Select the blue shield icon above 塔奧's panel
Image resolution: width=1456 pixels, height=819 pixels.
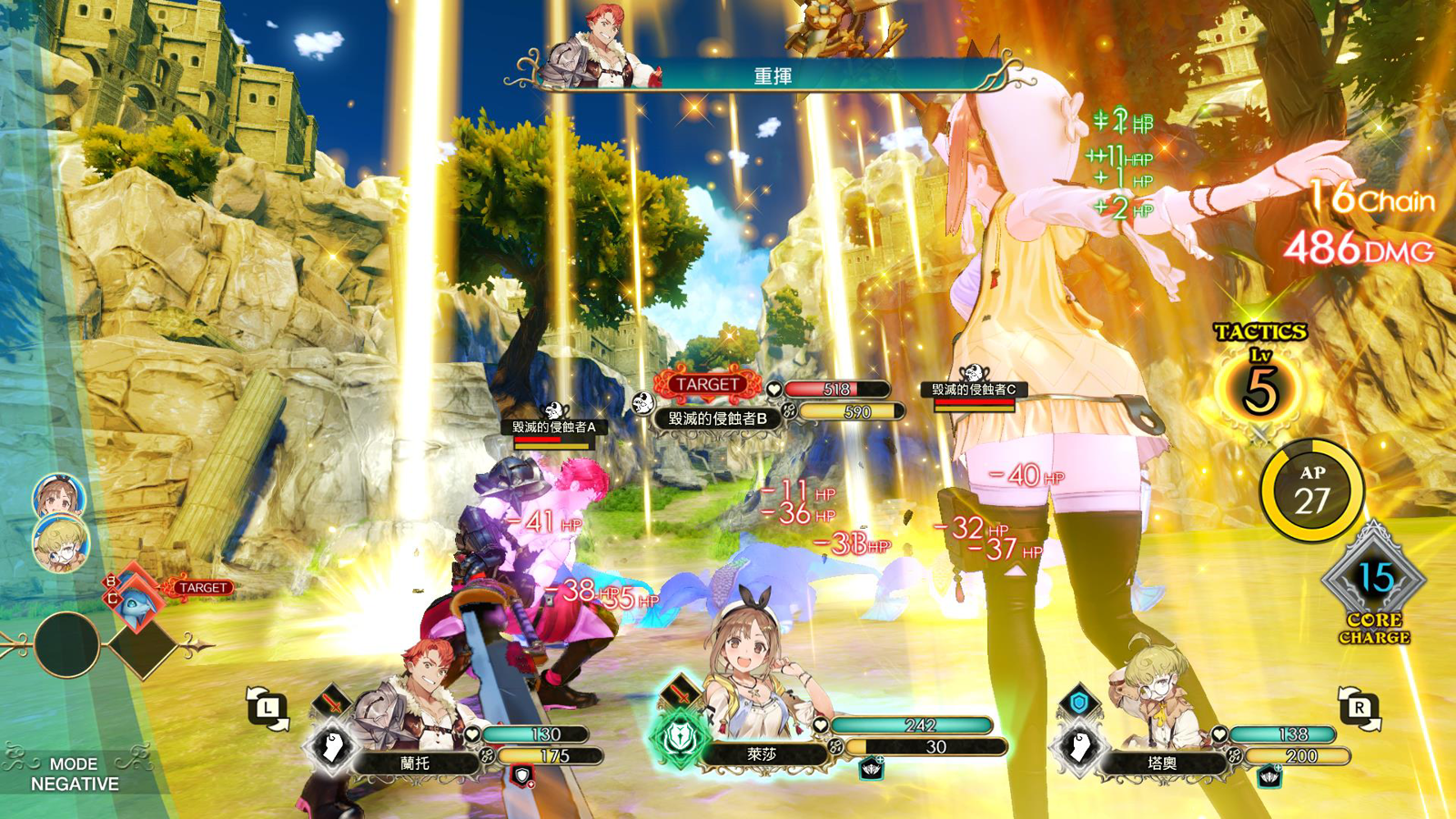click(x=1079, y=702)
